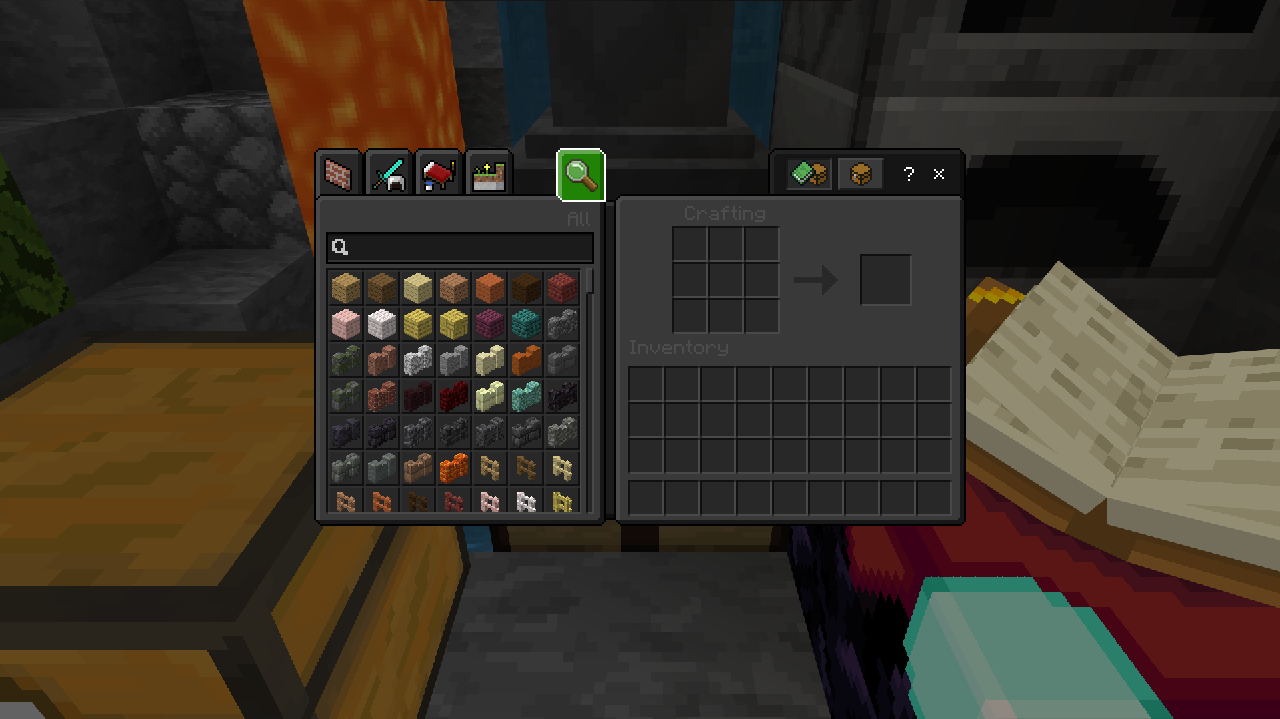1280x719 pixels.
Task: Close the crafting screen with the X
Action: coord(939,174)
